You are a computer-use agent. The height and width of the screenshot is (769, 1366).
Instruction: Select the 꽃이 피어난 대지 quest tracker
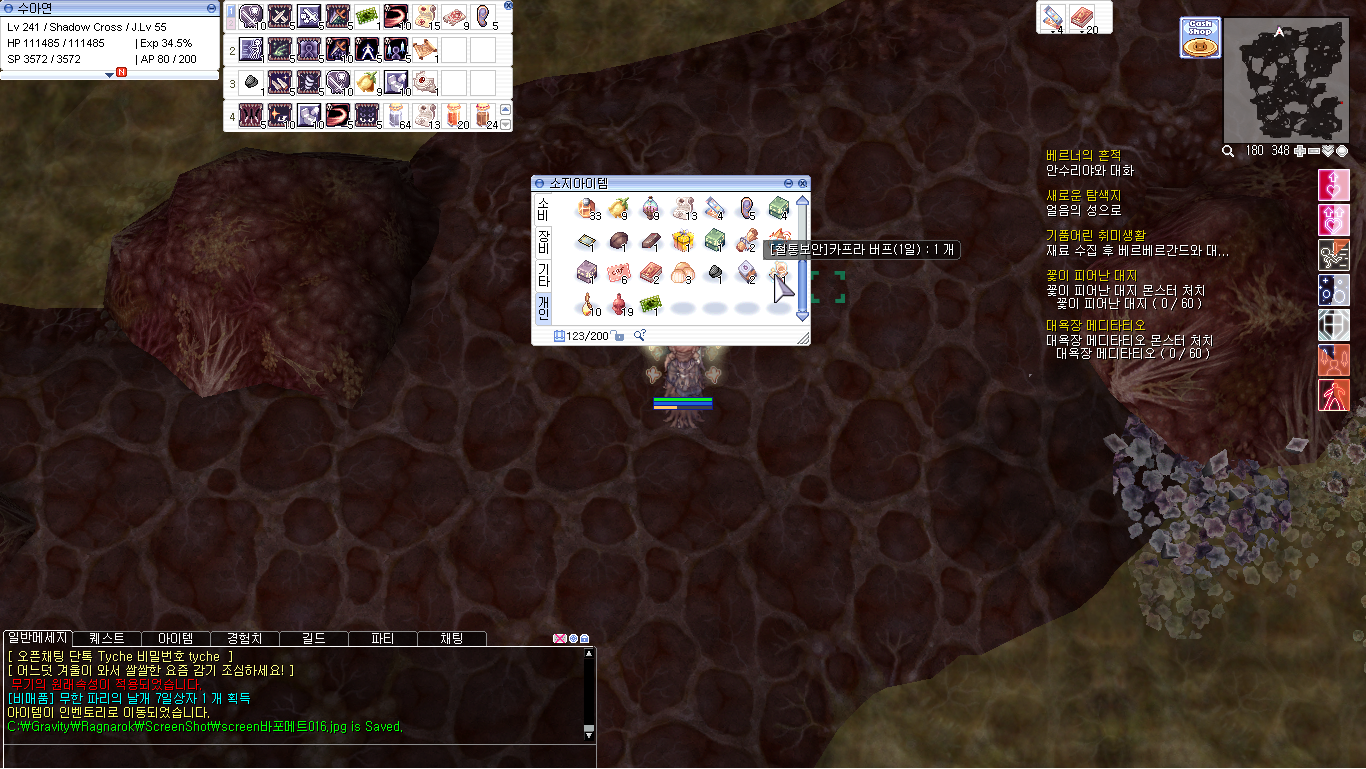(x=1091, y=275)
